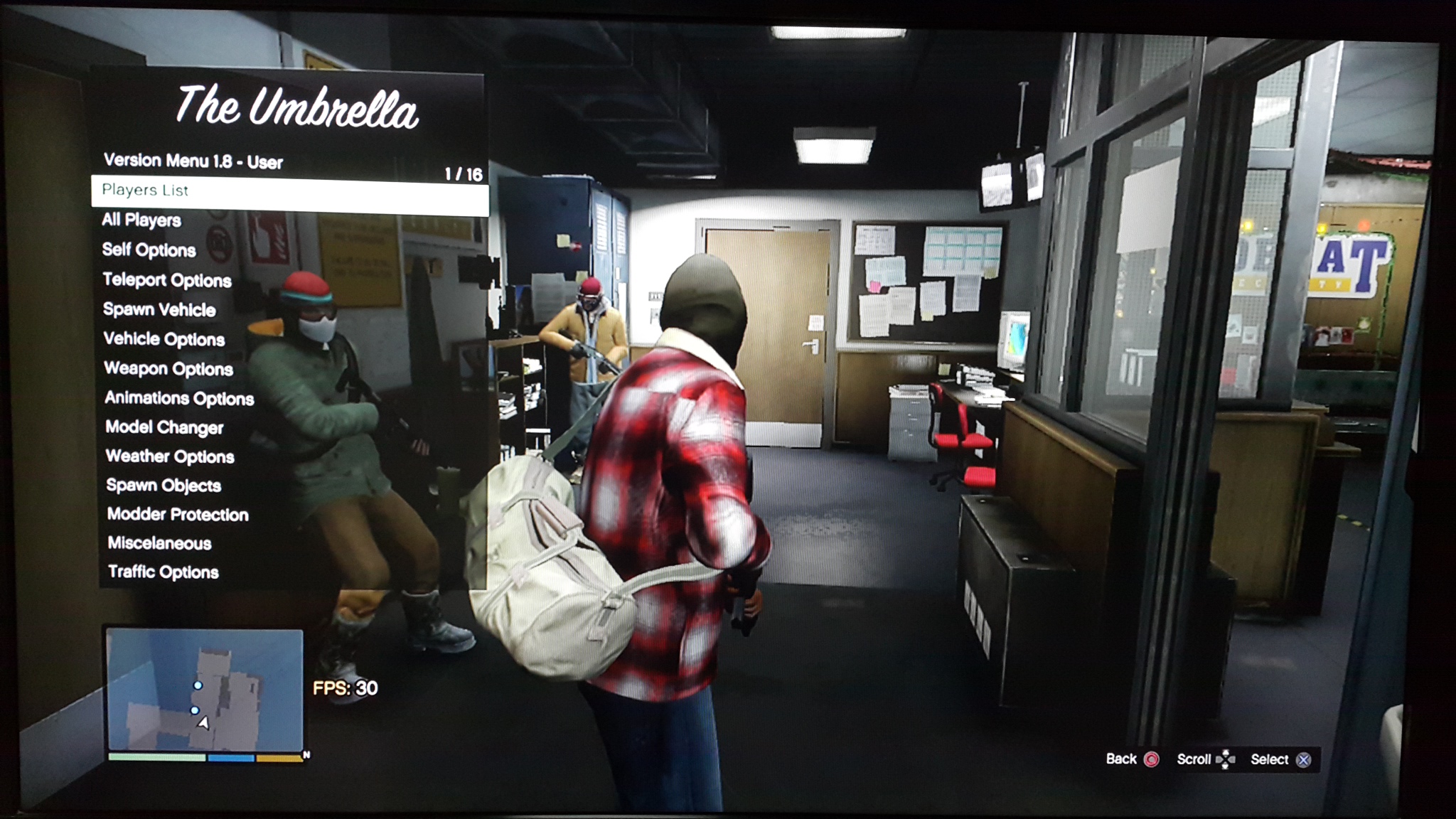The height and width of the screenshot is (819, 1456).
Task: Choose Teleport Options
Action: pos(167,280)
